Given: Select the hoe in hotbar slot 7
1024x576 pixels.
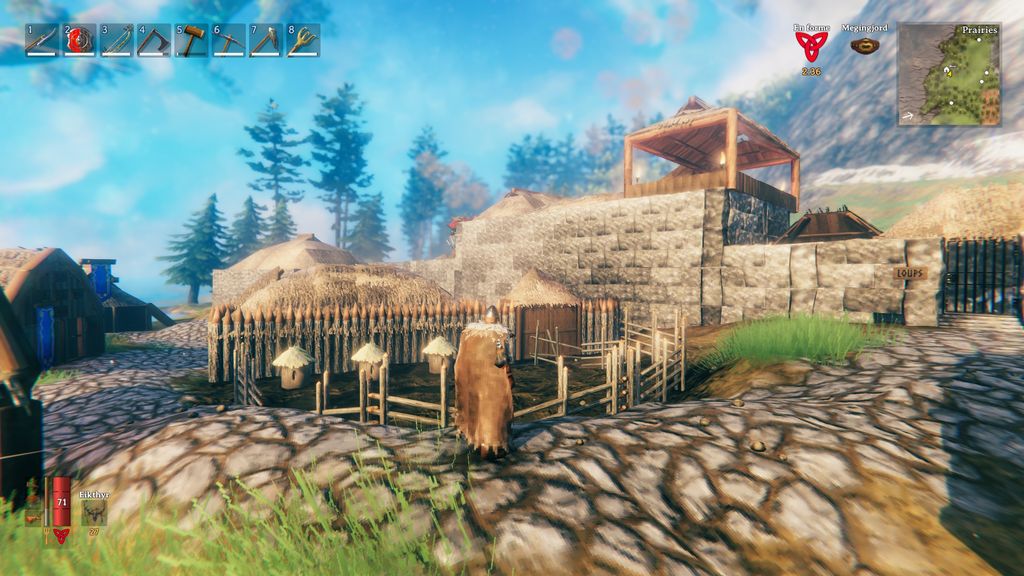Looking at the screenshot, I should click(266, 40).
